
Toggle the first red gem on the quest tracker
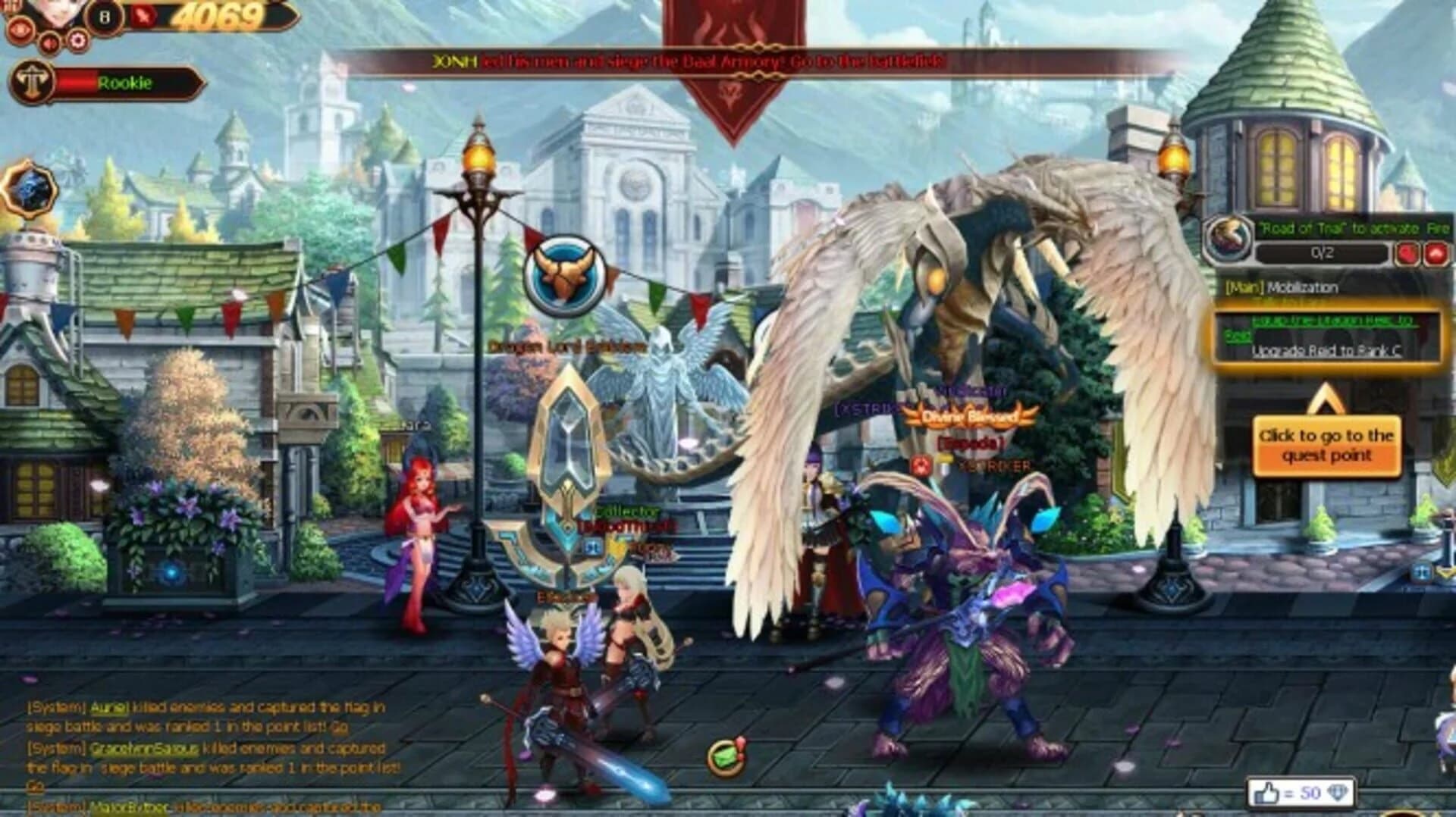click(x=1407, y=254)
